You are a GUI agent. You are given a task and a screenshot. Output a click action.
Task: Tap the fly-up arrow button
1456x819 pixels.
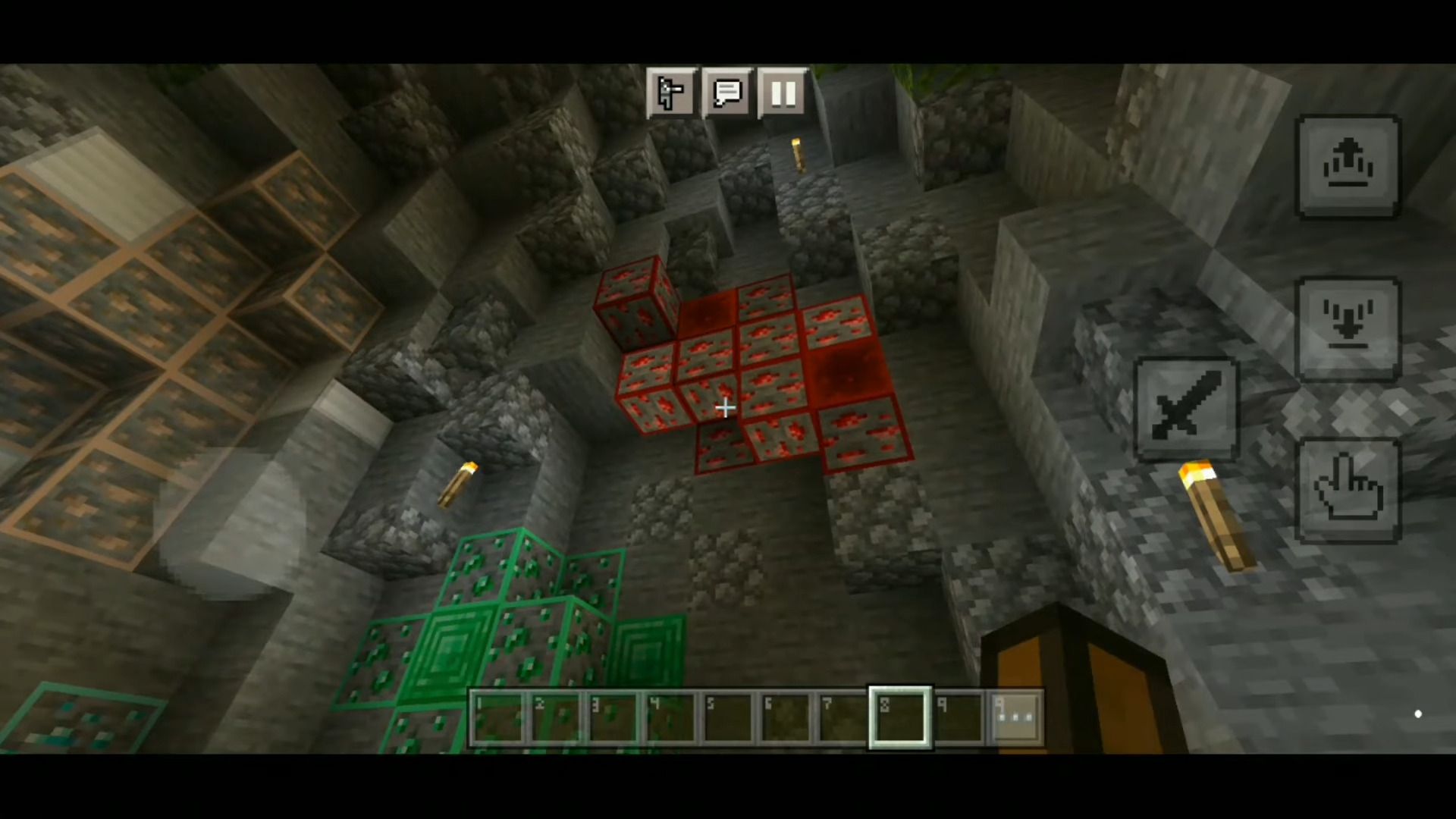pyautogui.click(x=1348, y=167)
